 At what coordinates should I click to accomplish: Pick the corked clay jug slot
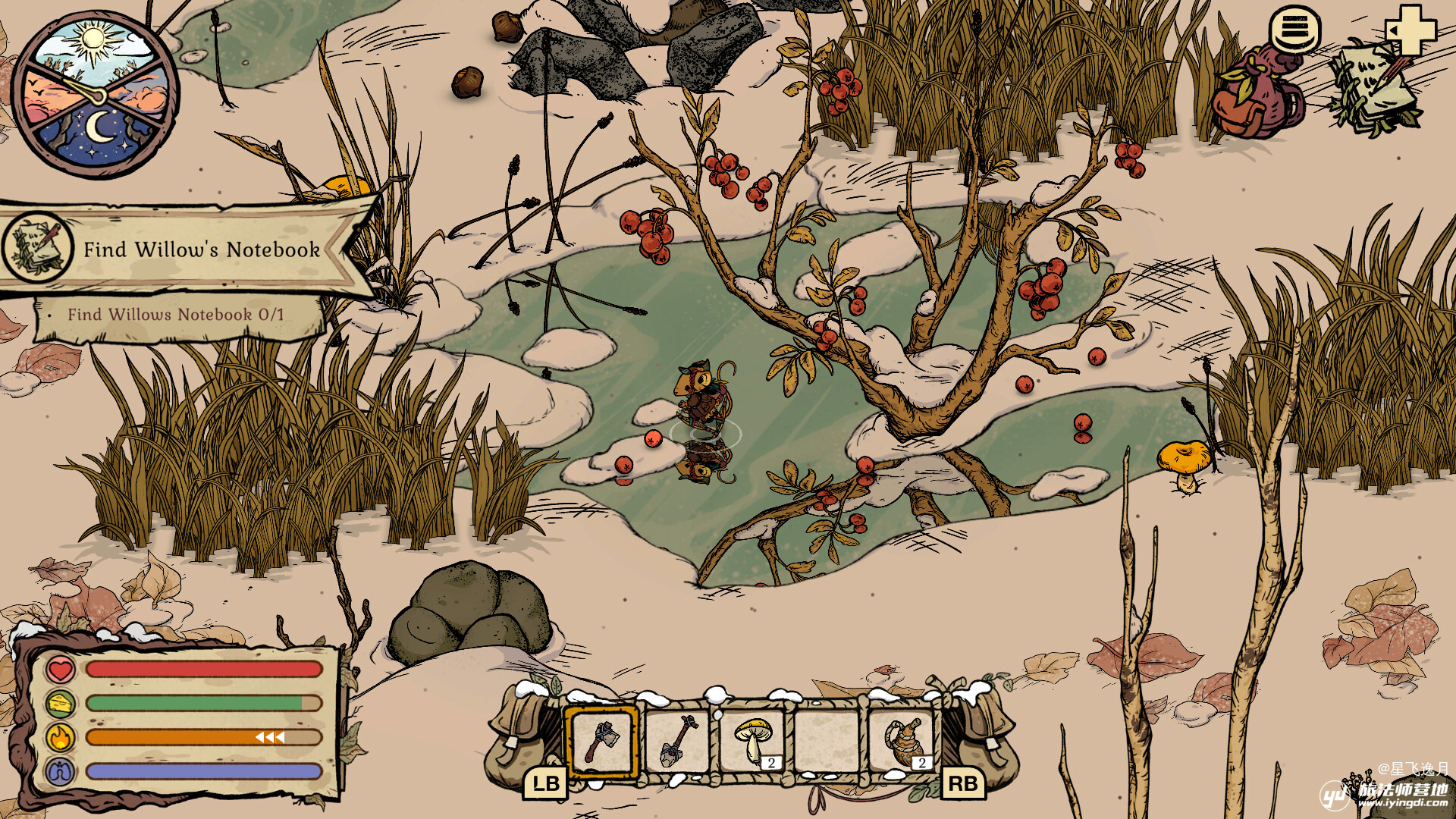pyautogui.click(x=903, y=741)
